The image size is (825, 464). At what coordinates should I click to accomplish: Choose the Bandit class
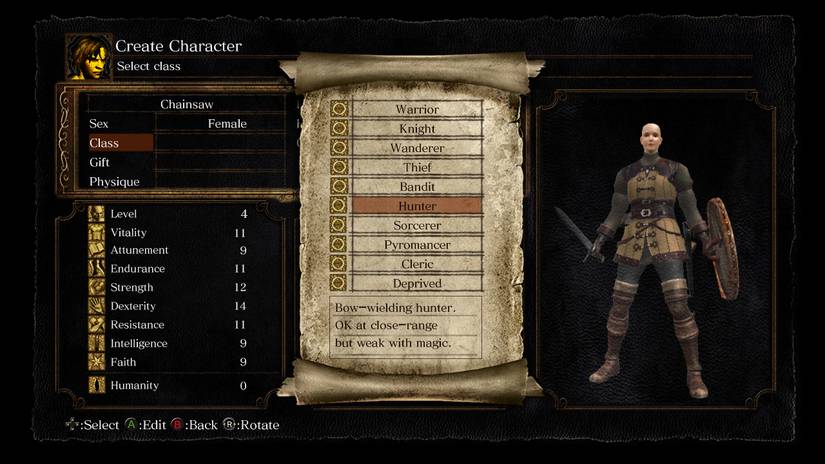coord(416,186)
